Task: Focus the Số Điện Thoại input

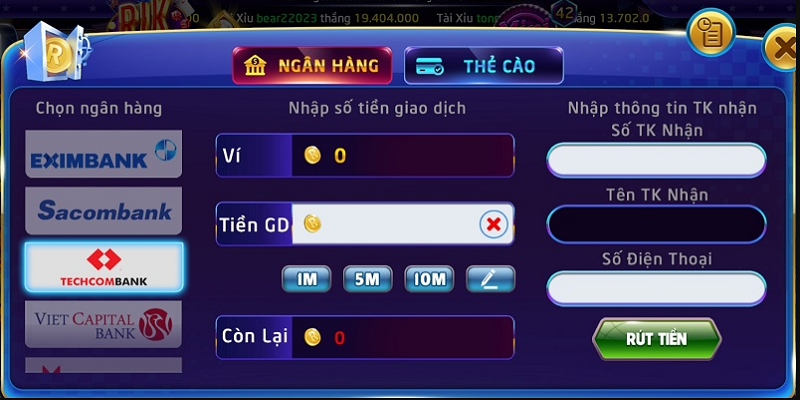Action: pyautogui.click(x=656, y=288)
